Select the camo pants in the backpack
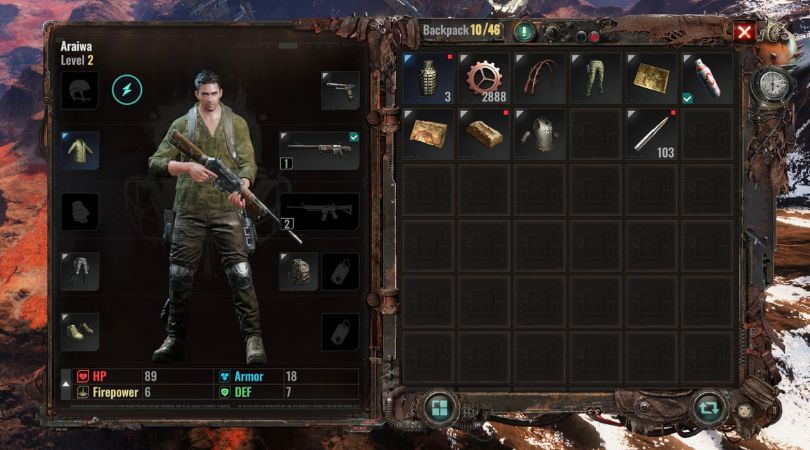 [x=596, y=78]
